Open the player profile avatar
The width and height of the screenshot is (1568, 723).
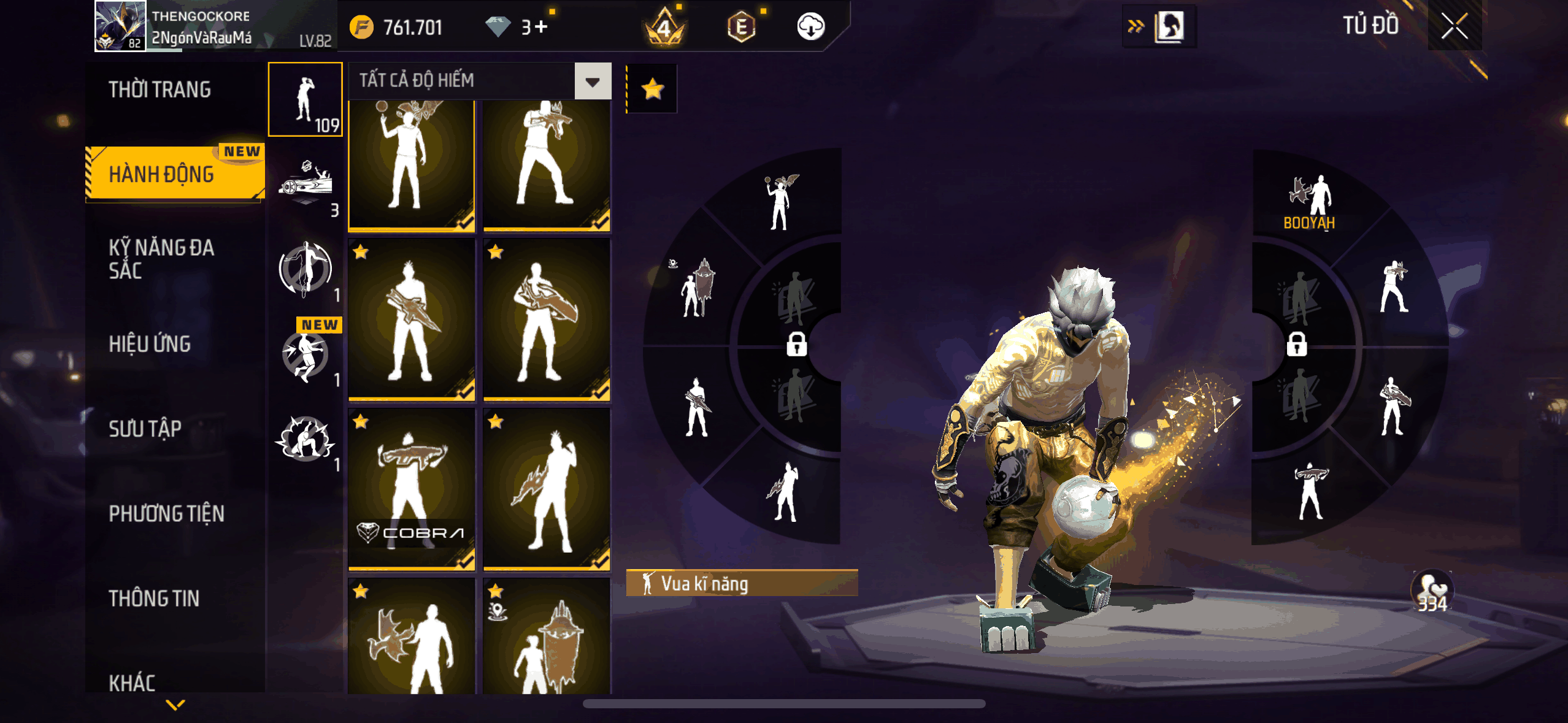pos(121,26)
